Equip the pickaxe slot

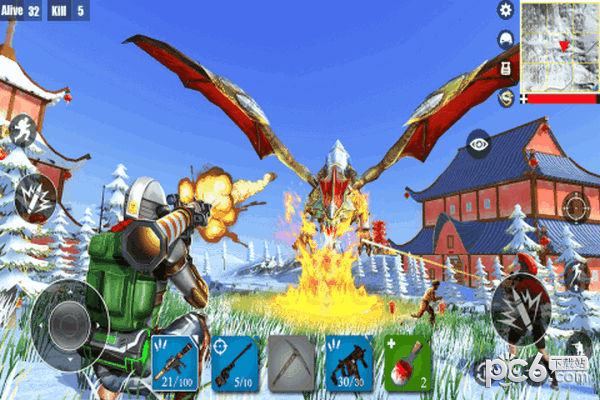[x=293, y=361]
